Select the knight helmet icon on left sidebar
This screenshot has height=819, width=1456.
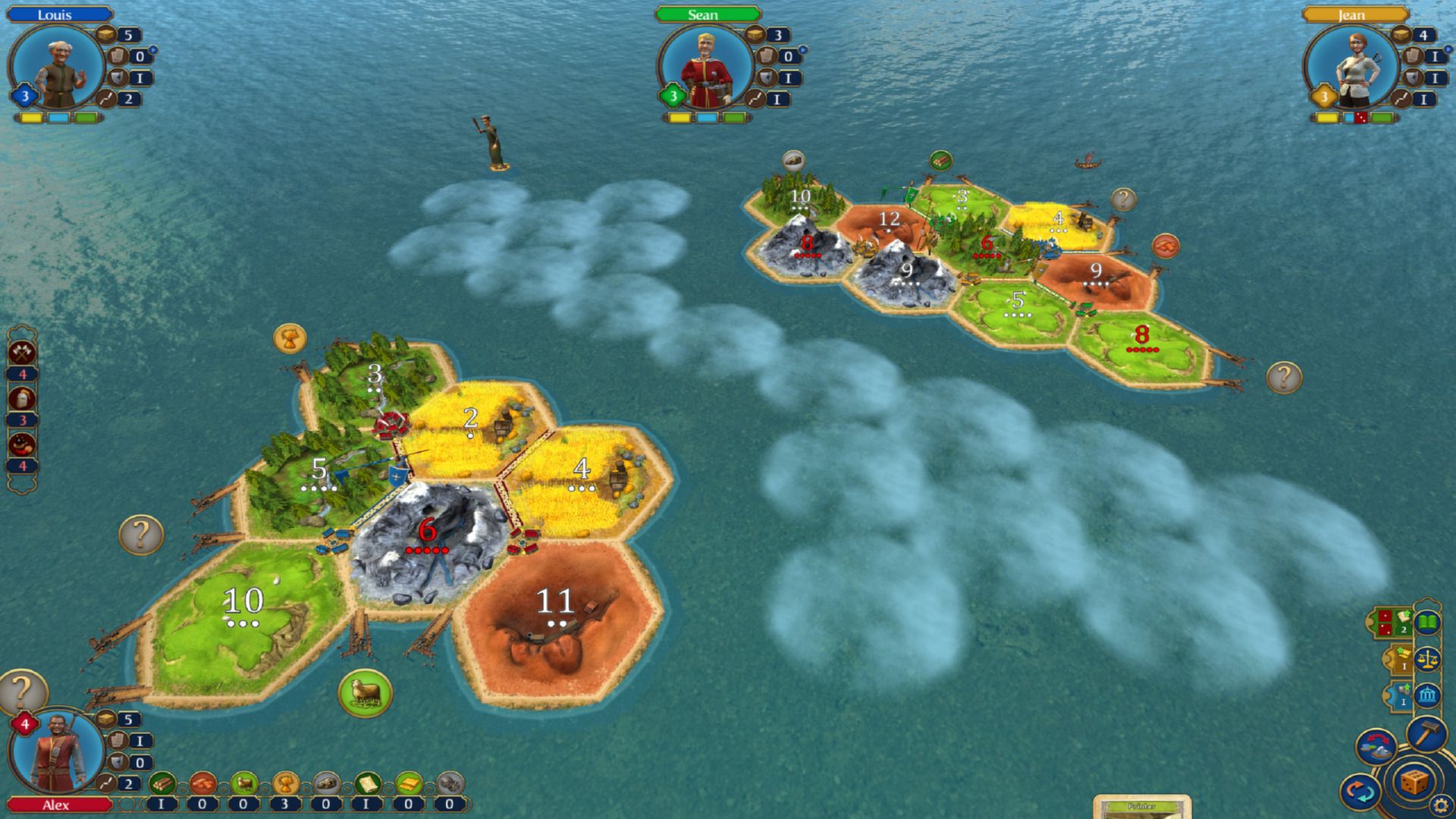coord(22,397)
